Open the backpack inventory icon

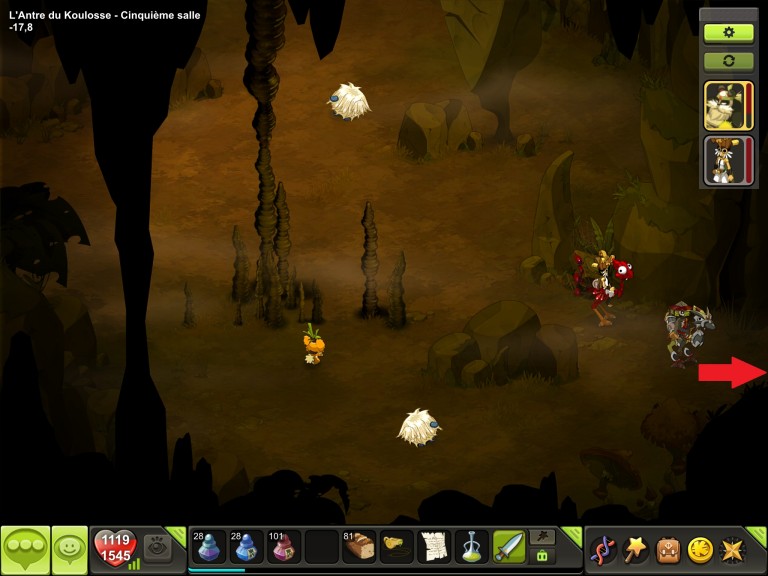[x=668, y=549]
